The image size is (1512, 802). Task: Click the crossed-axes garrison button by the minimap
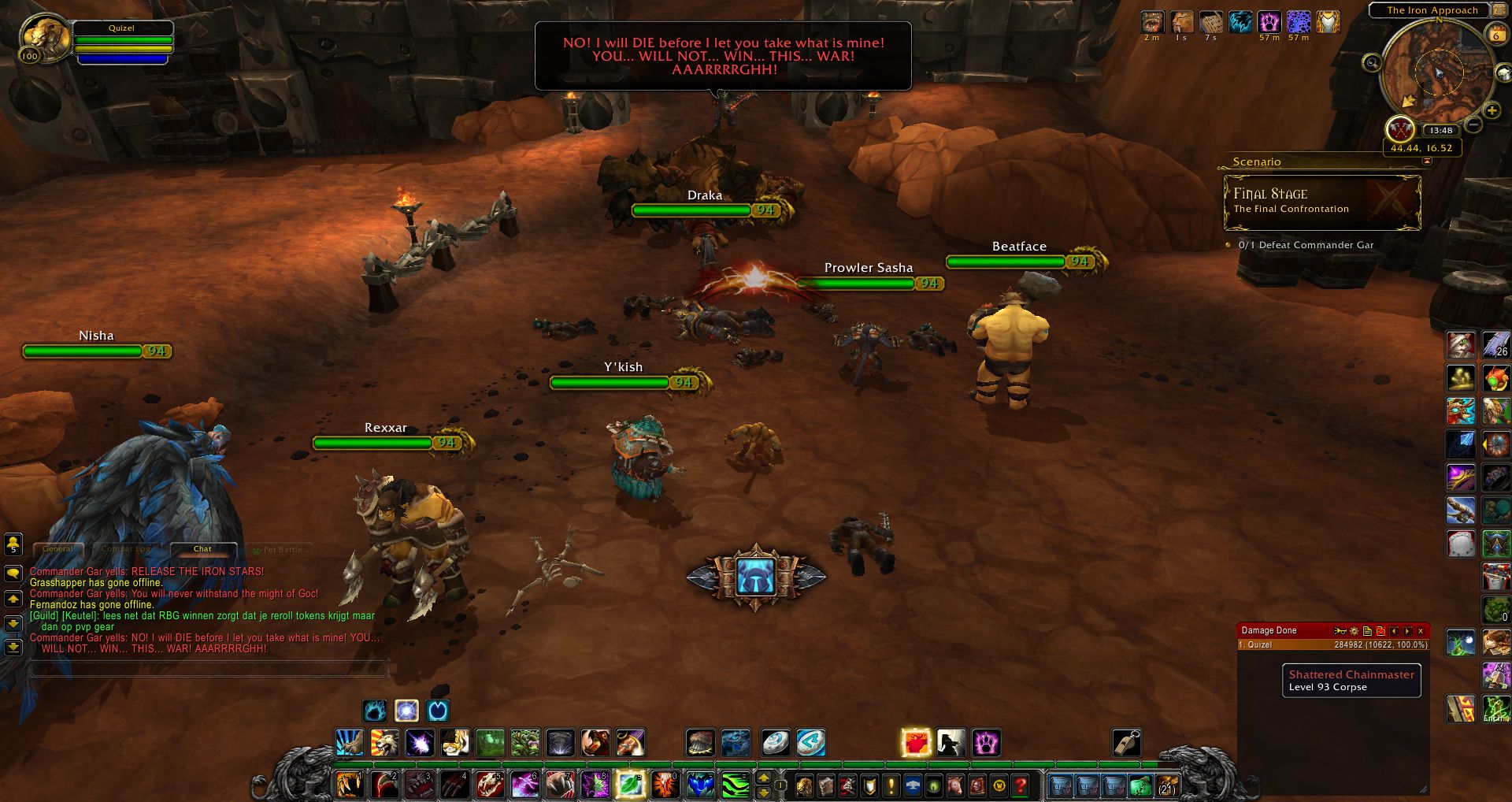pyautogui.click(x=1399, y=128)
